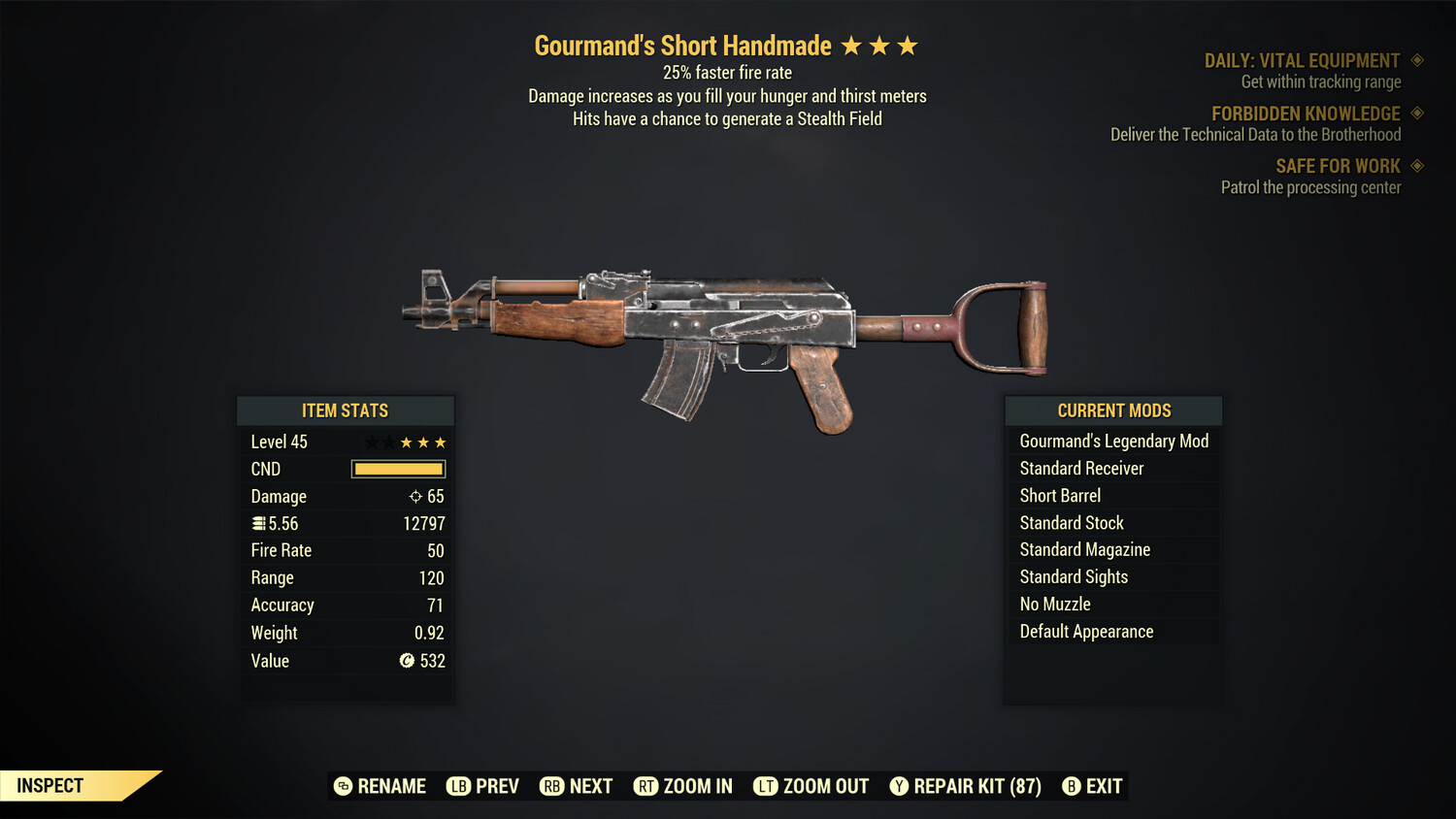Viewport: 1456px width, 819px height.
Task: Toggle tracking for DAILY: VITAL EQUIPMENT quest
Action: (1417, 59)
